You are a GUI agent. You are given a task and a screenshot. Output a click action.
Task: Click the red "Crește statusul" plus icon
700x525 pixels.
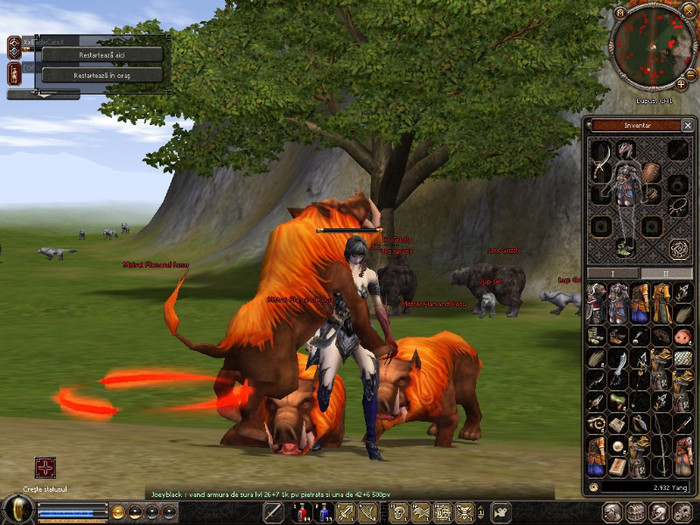click(45, 467)
